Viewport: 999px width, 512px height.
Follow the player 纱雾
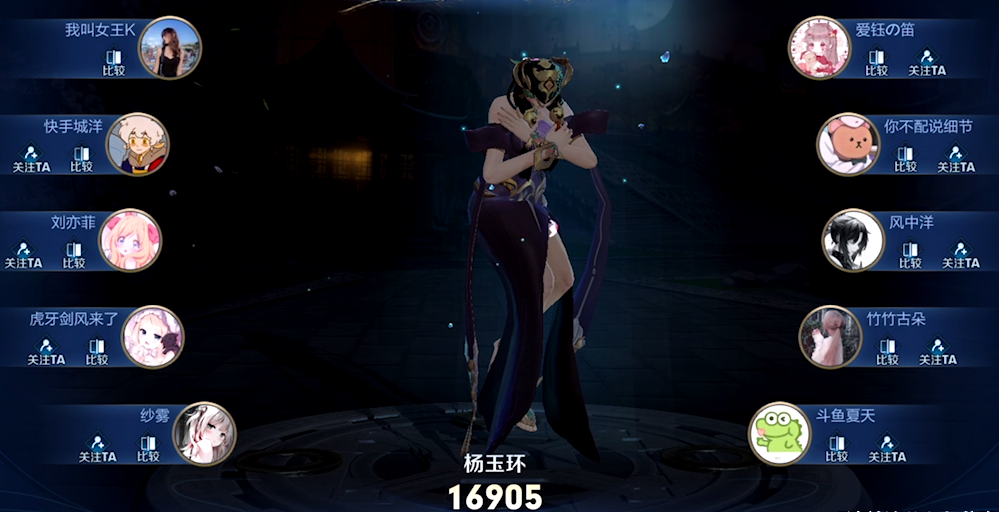click(x=98, y=448)
